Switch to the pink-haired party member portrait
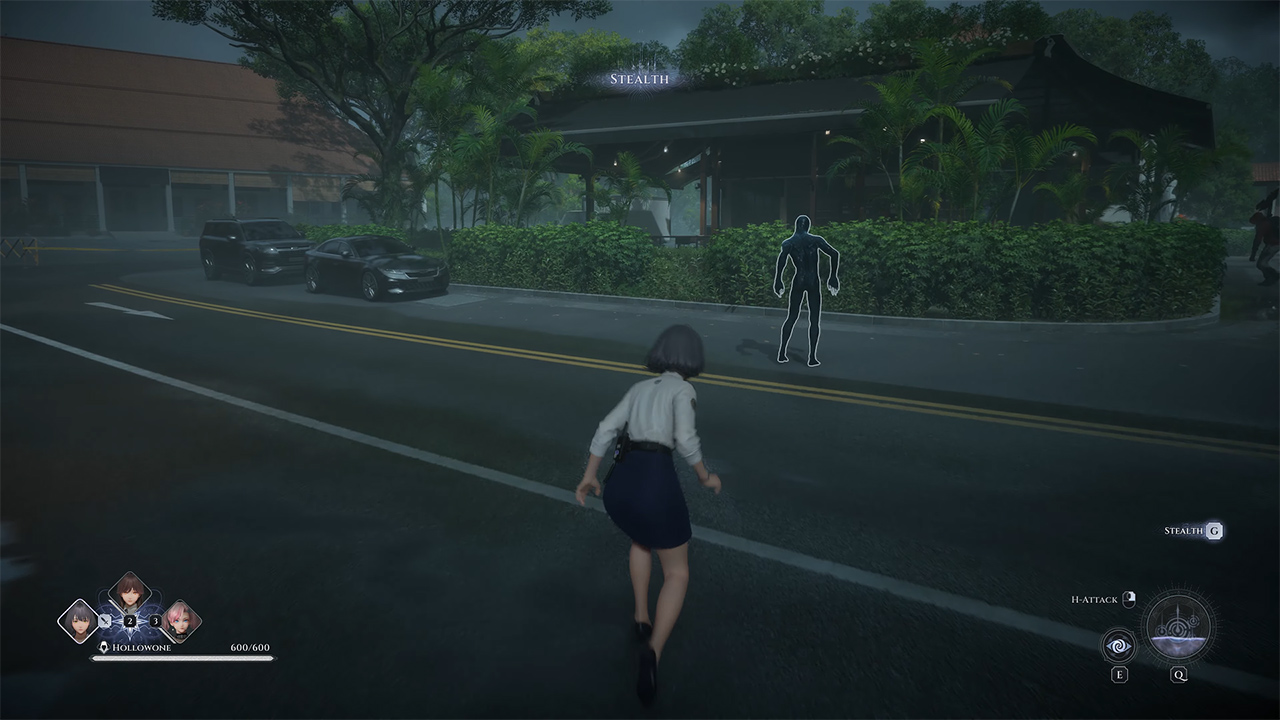Viewport: 1280px width, 720px height. (x=181, y=620)
